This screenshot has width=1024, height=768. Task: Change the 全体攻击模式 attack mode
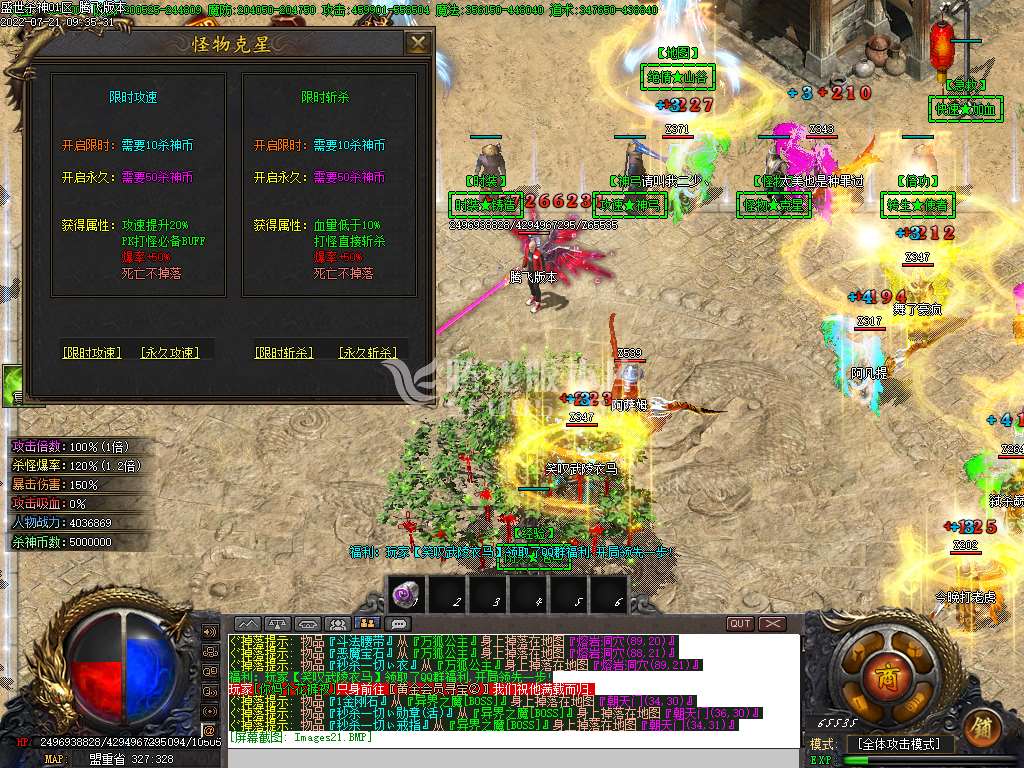tap(900, 744)
